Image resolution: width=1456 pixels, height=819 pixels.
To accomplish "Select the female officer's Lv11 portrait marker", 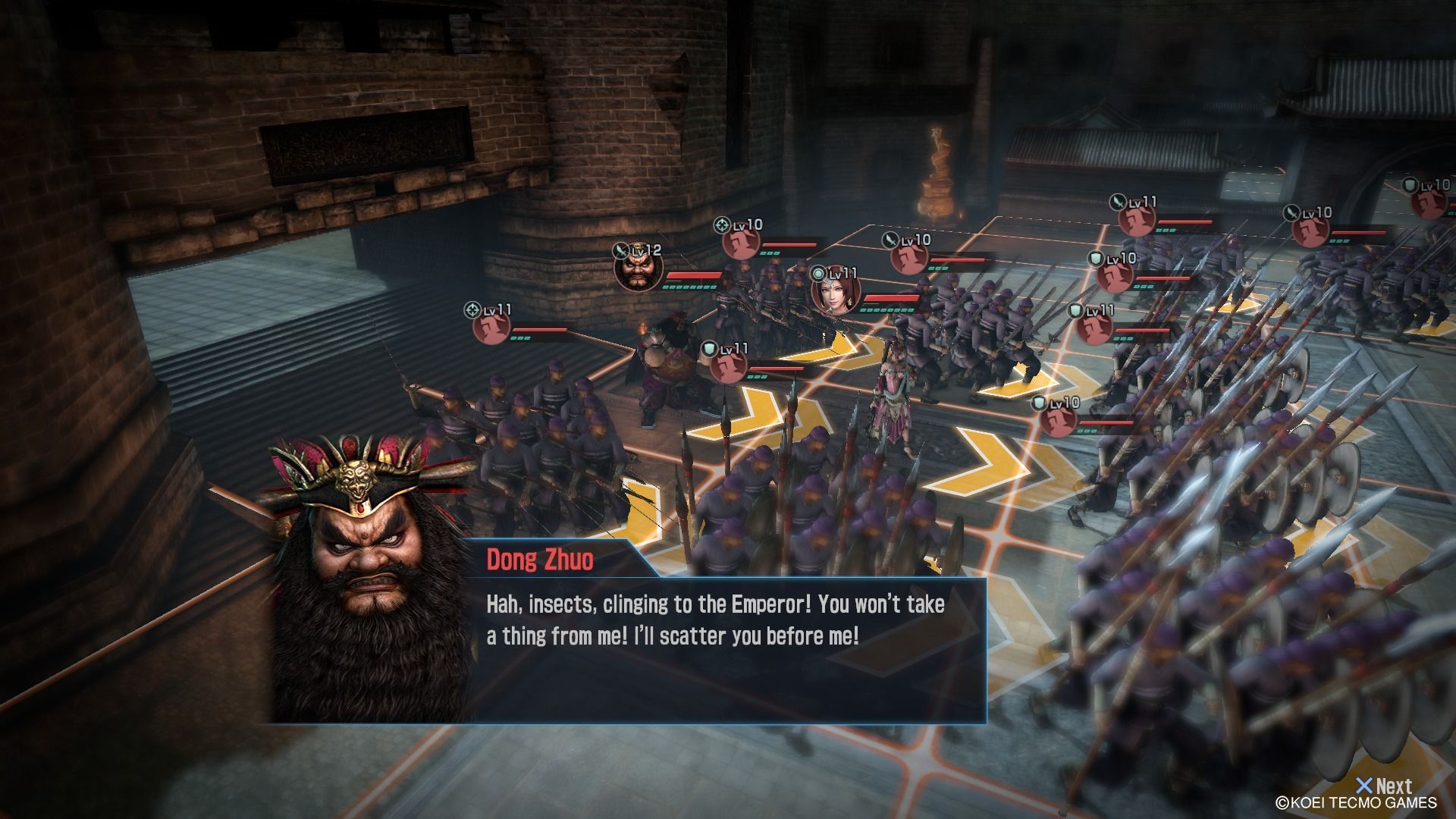I will click(835, 291).
